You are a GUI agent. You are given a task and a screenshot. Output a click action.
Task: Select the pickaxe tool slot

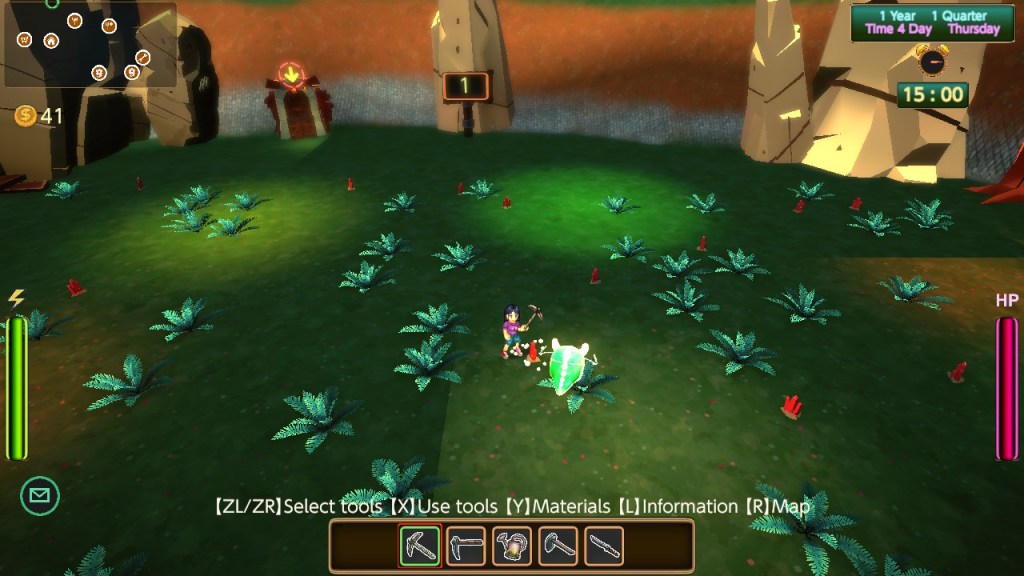(x=420, y=546)
